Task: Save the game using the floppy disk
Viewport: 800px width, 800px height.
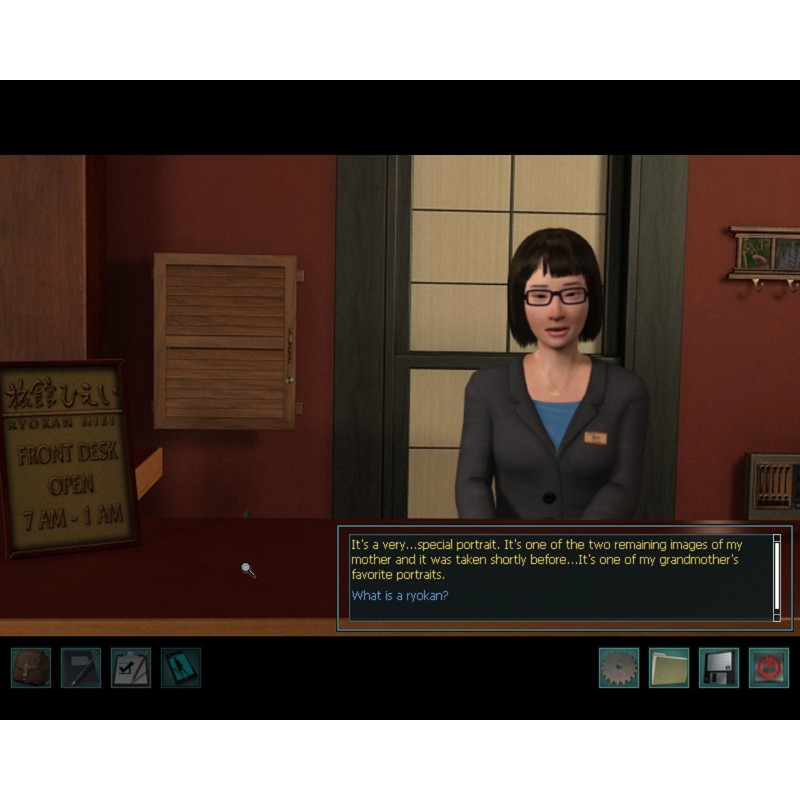Action: coord(719,667)
